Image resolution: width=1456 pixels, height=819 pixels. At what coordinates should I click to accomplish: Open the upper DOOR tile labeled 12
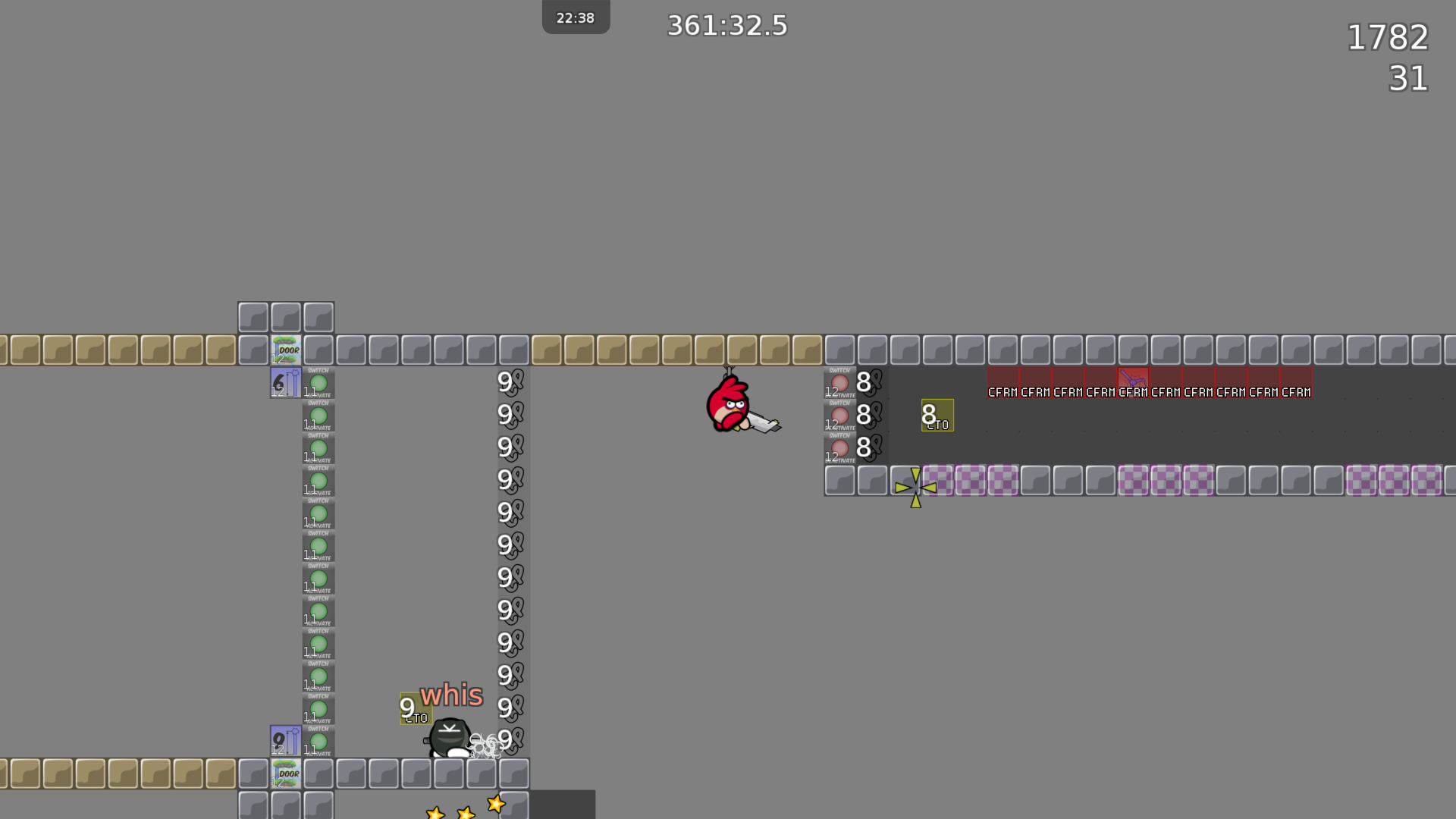pos(286,350)
